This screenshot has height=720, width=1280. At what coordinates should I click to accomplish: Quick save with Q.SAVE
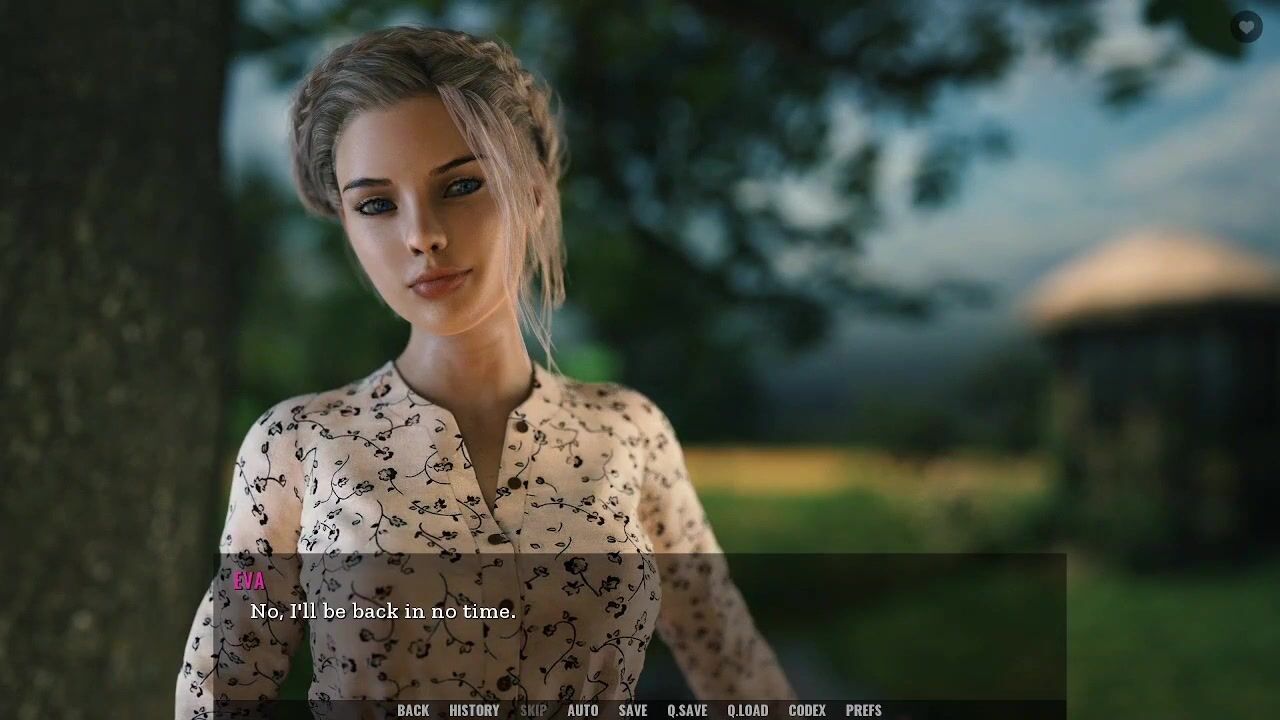point(687,710)
